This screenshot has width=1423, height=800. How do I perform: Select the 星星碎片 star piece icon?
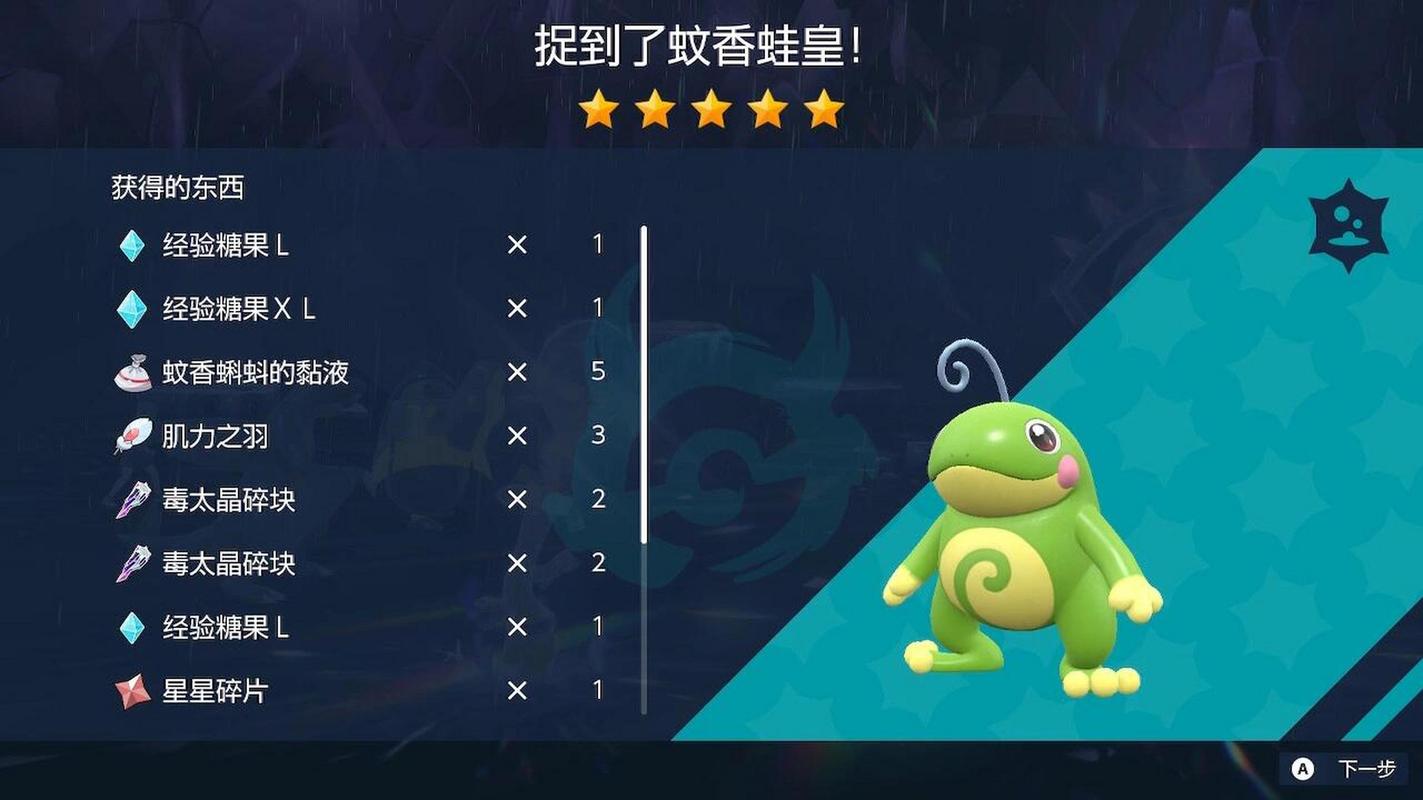coord(133,692)
